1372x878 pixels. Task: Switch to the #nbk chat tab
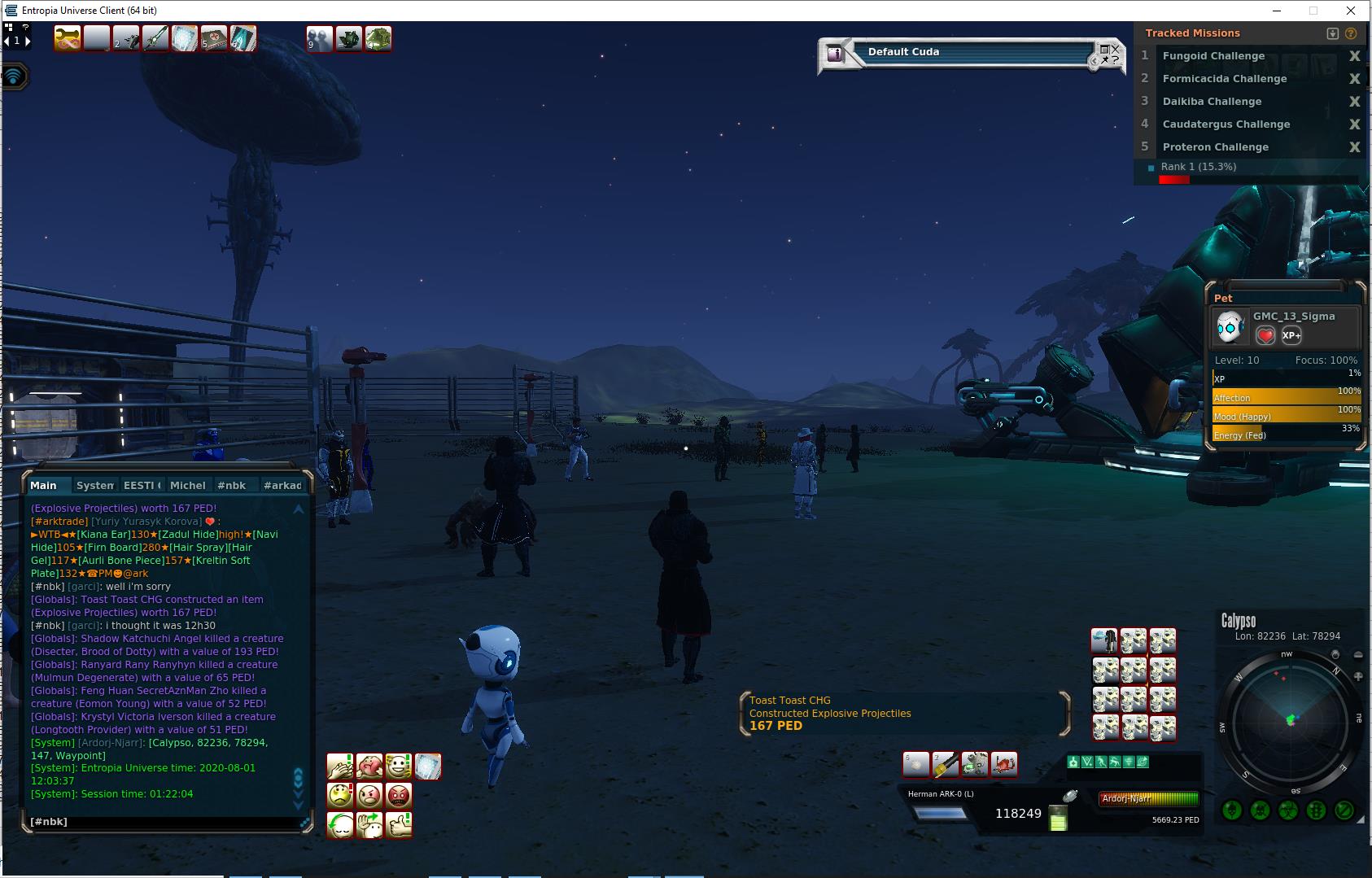click(x=231, y=485)
